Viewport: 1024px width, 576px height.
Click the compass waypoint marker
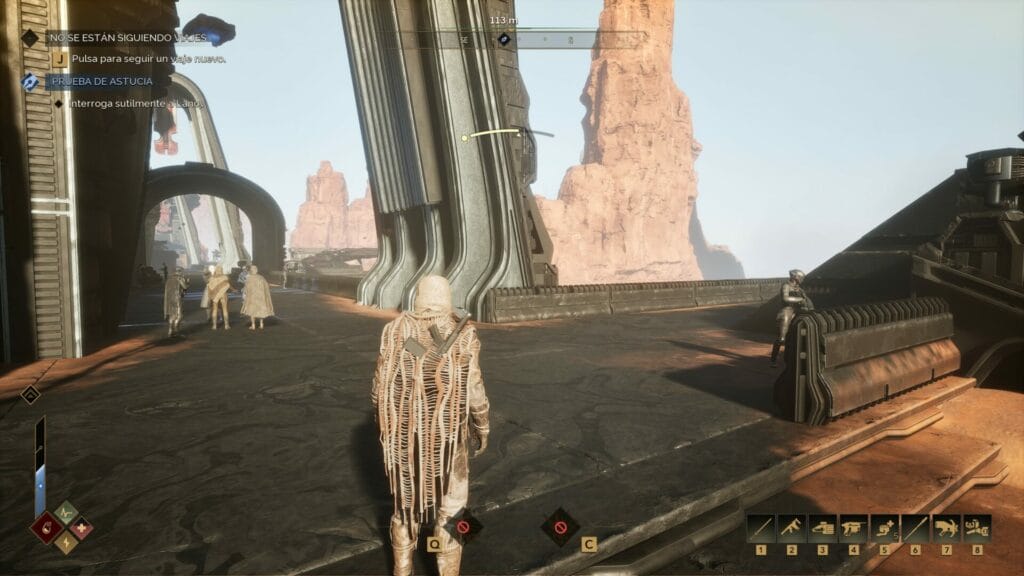click(505, 39)
